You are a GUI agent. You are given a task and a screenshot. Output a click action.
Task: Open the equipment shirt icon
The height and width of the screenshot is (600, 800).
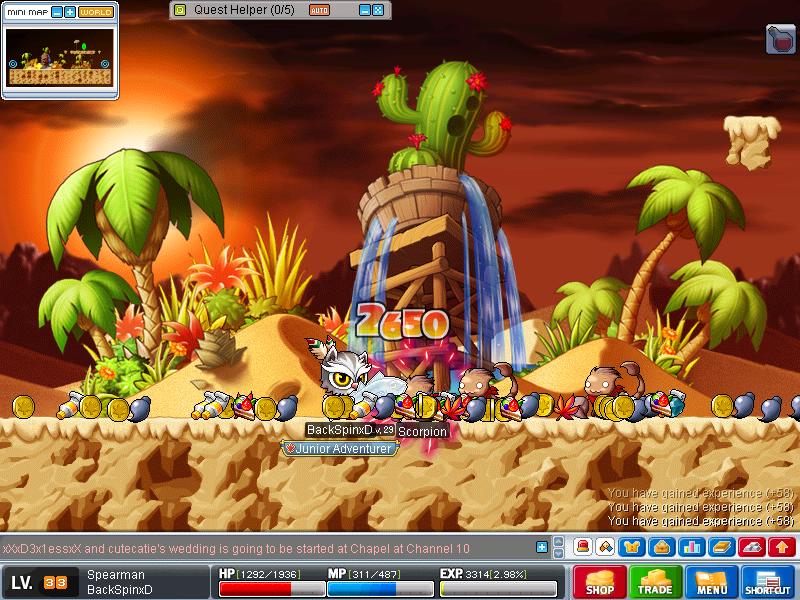632,547
